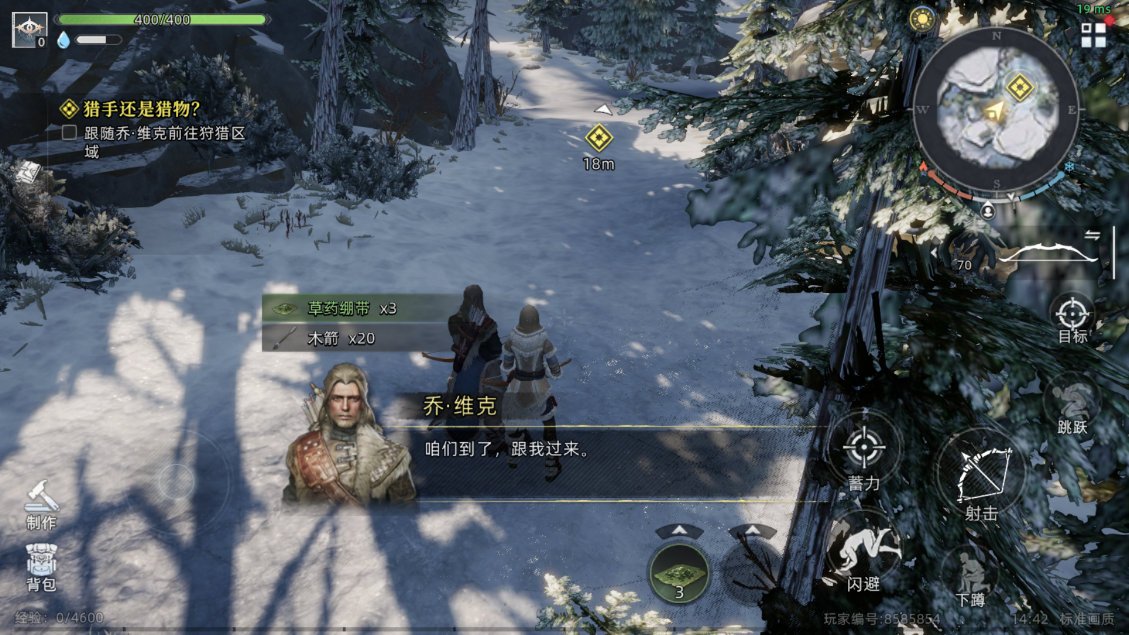Continue the 乔·维克 dialogue box
This screenshot has height=635, width=1129.
[600, 451]
